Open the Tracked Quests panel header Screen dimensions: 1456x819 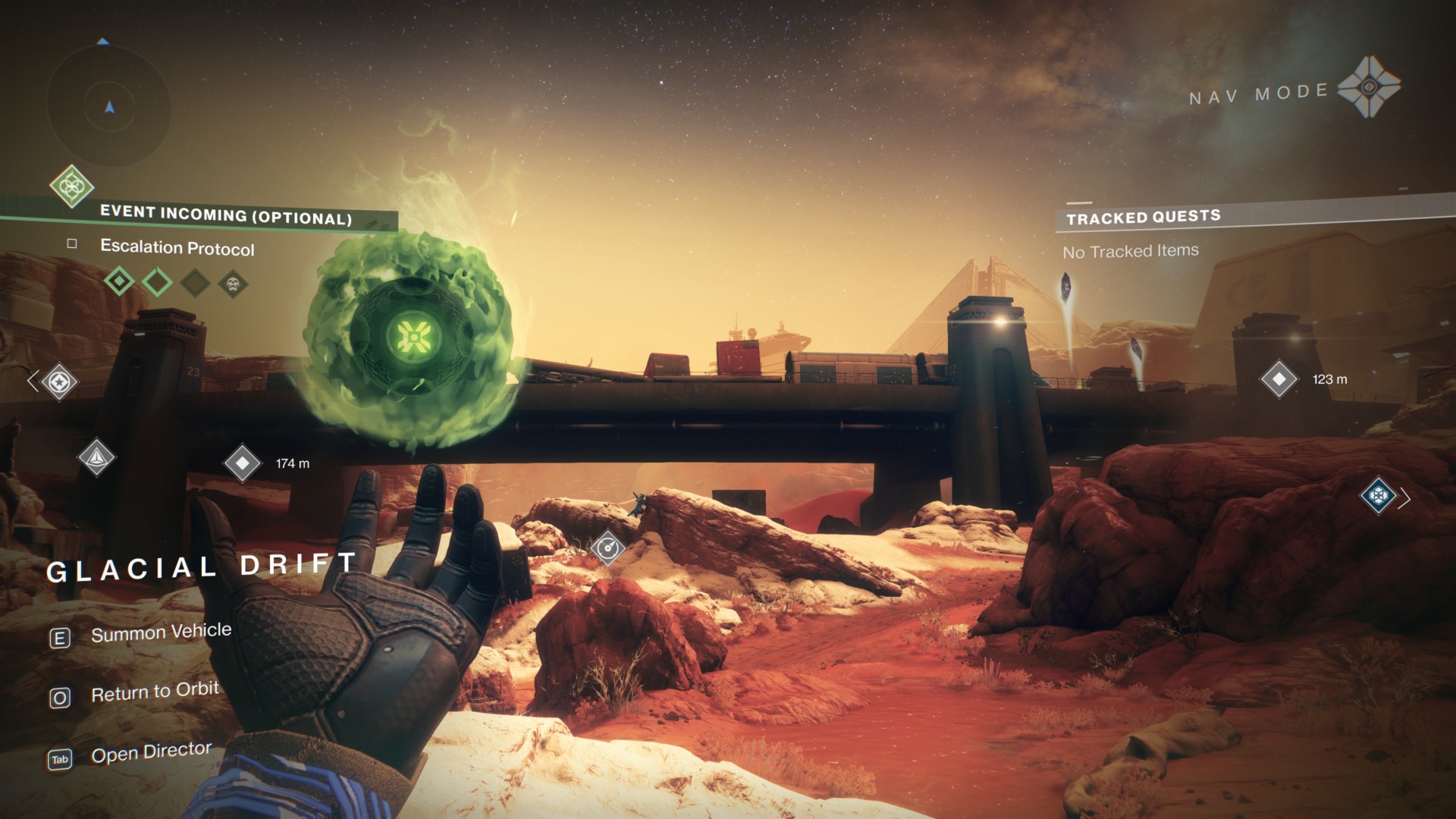pos(1143,218)
